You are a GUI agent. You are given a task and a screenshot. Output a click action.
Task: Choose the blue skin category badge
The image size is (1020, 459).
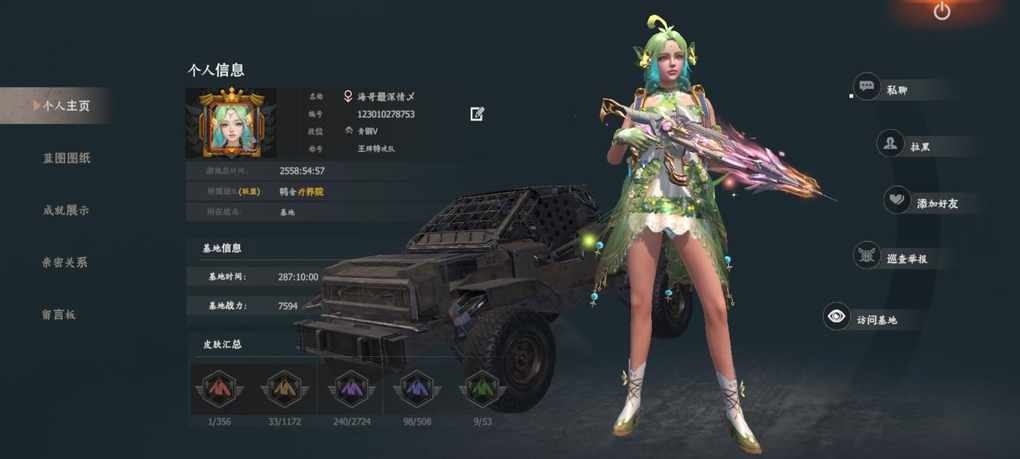coord(415,388)
